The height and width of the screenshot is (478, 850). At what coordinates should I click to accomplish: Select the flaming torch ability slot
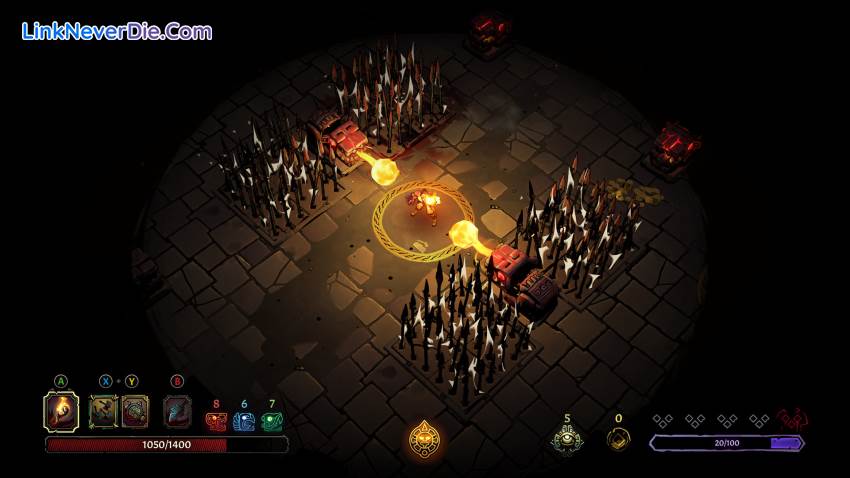point(61,411)
